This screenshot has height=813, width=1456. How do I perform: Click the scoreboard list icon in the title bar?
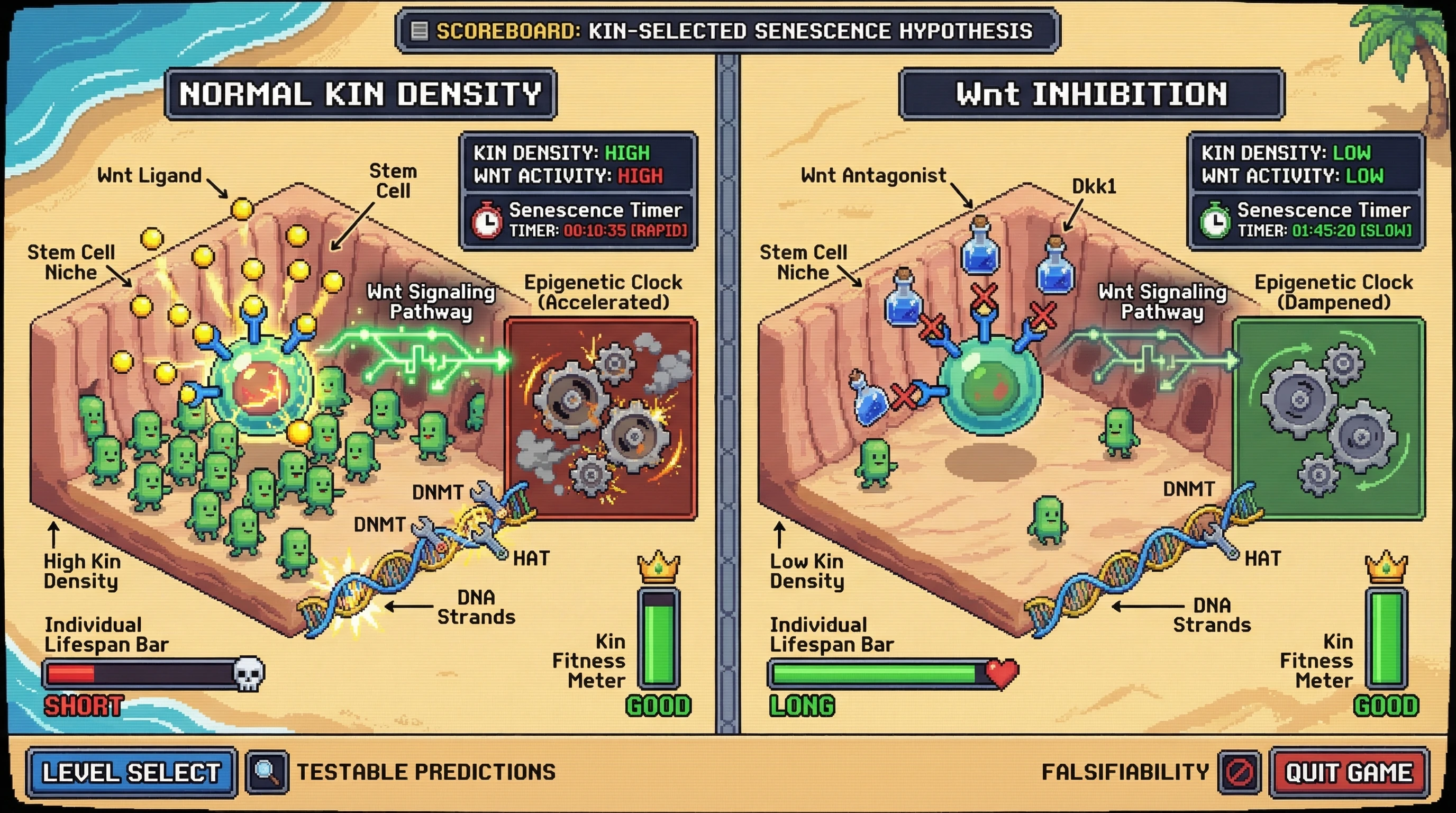420,31
